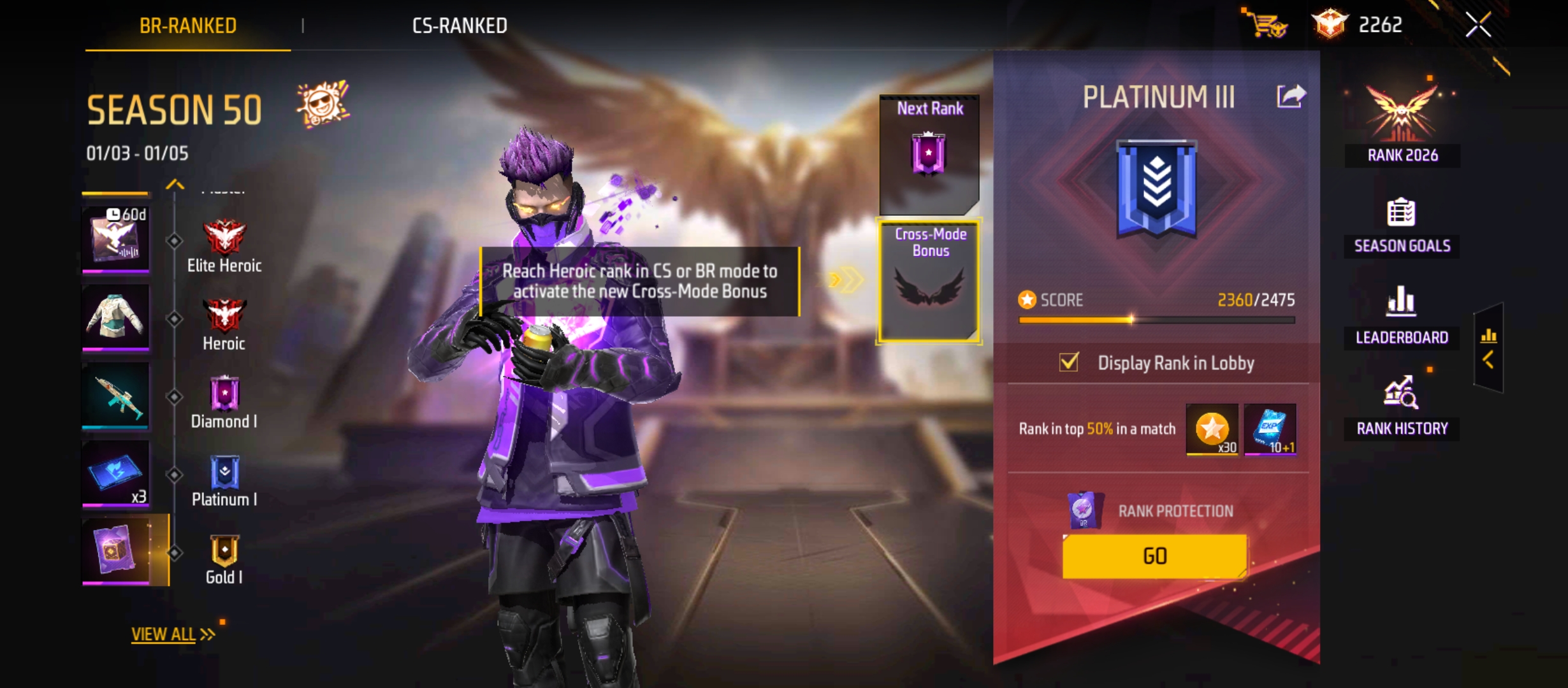
Task: Share the Platinum III rank
Action: (1291, 97)
